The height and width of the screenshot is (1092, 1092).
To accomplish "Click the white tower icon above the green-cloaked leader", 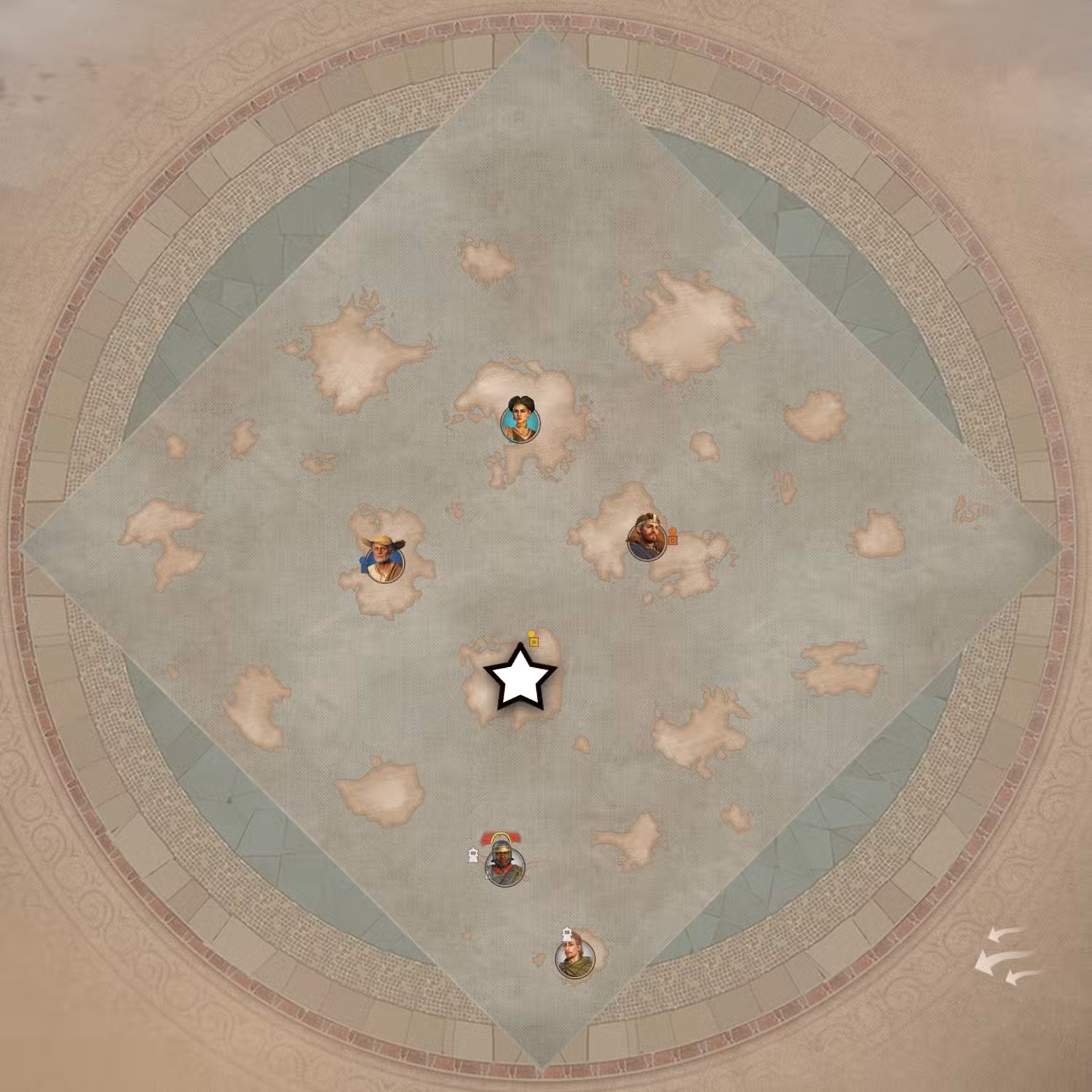I will [565, 935].
